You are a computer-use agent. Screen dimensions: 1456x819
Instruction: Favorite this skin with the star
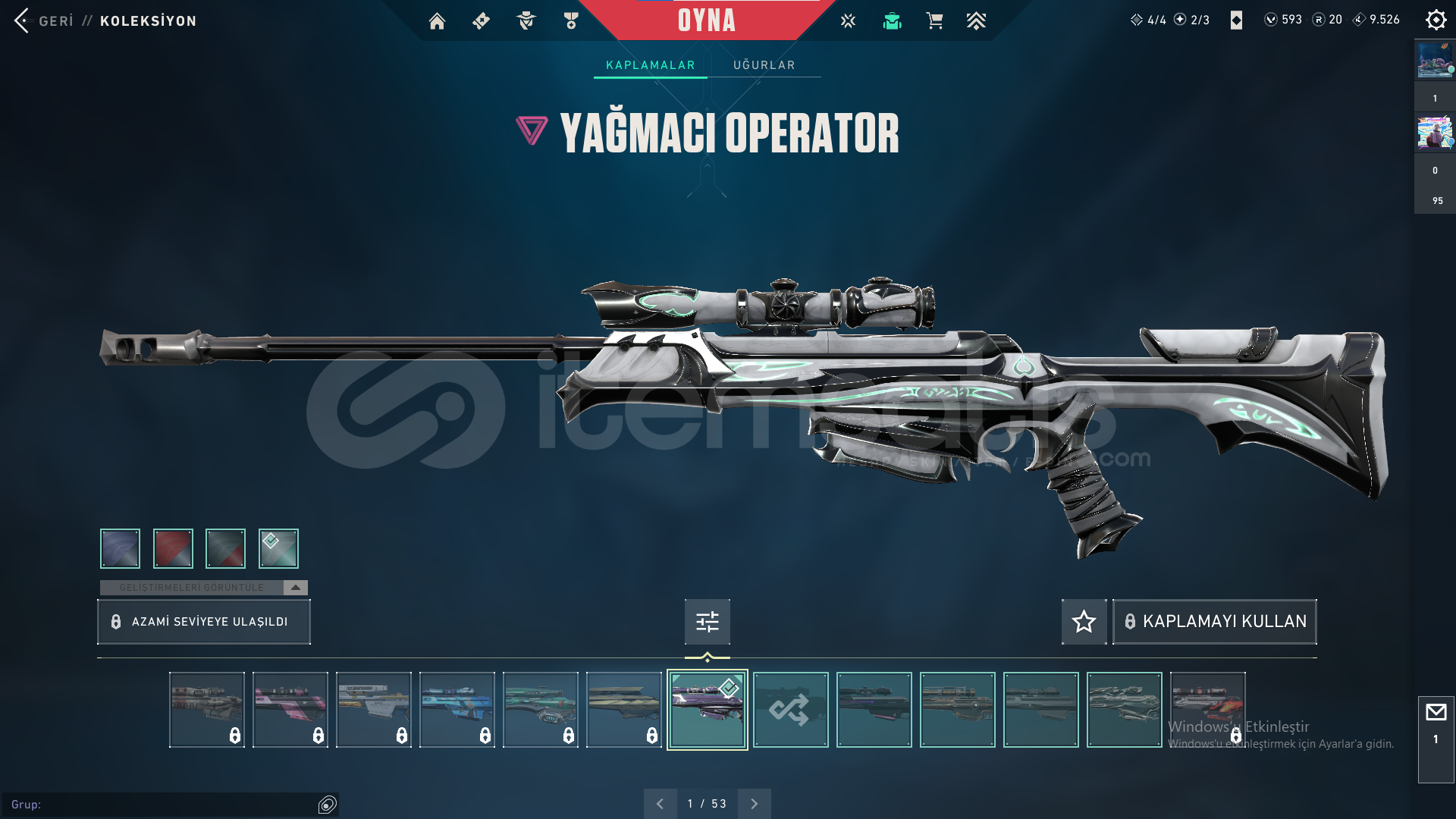1084,622
